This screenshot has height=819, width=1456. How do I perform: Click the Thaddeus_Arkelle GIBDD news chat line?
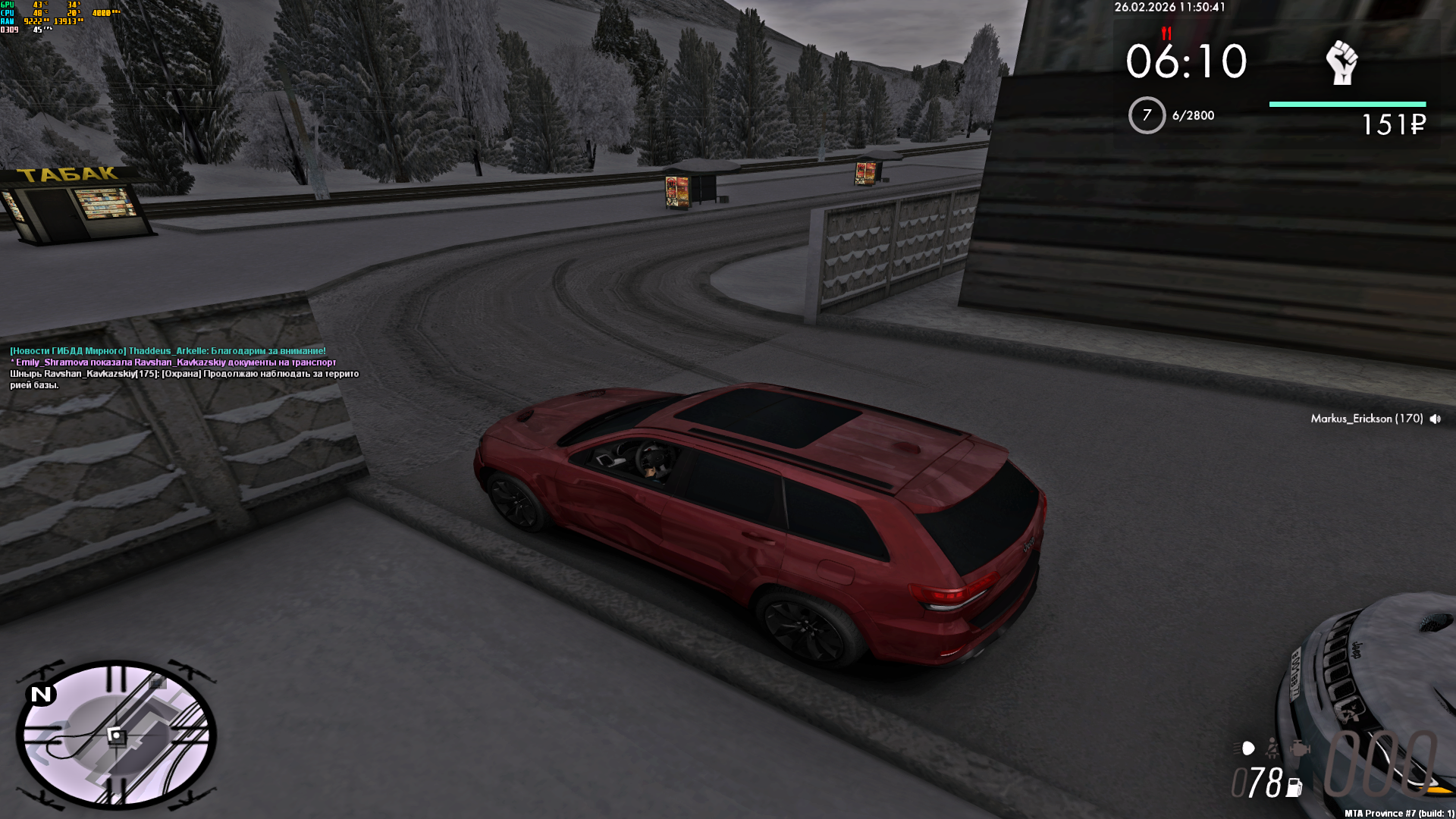[x=168, y=351]
